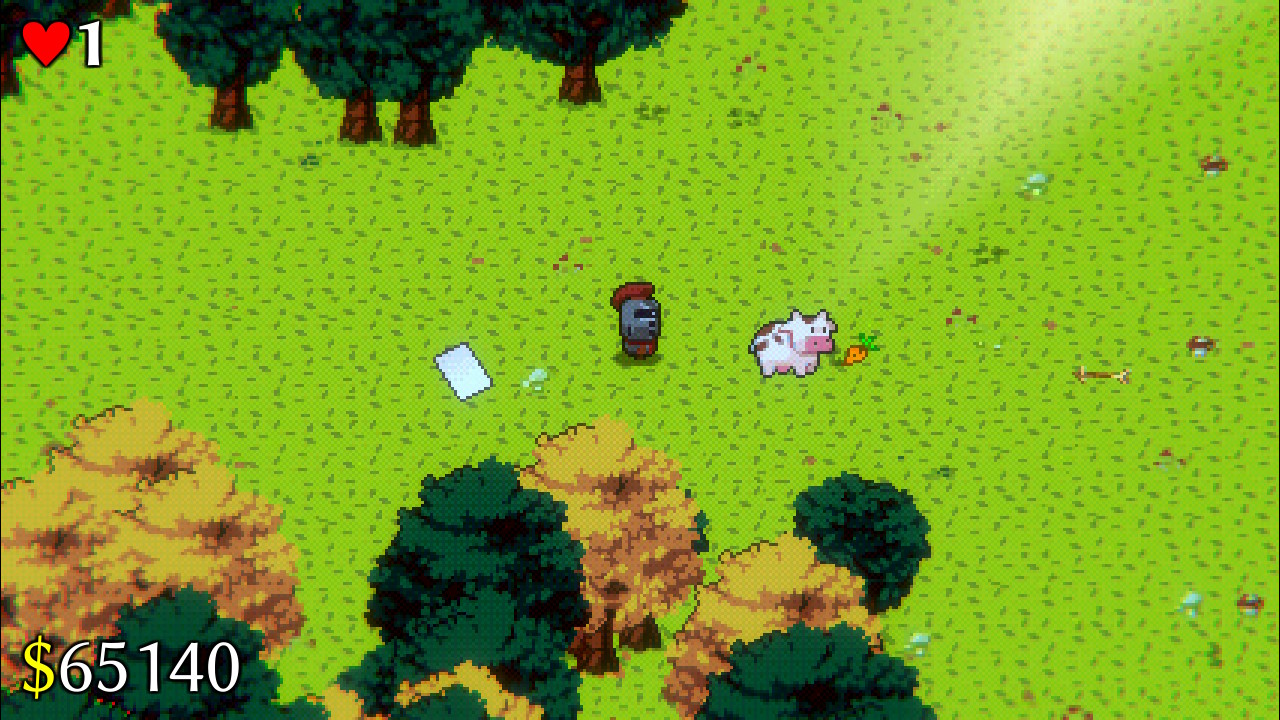Click the mushroom at the bottom right corner
Viewport: 1280px width, 720px height.
pos(1249,603)
